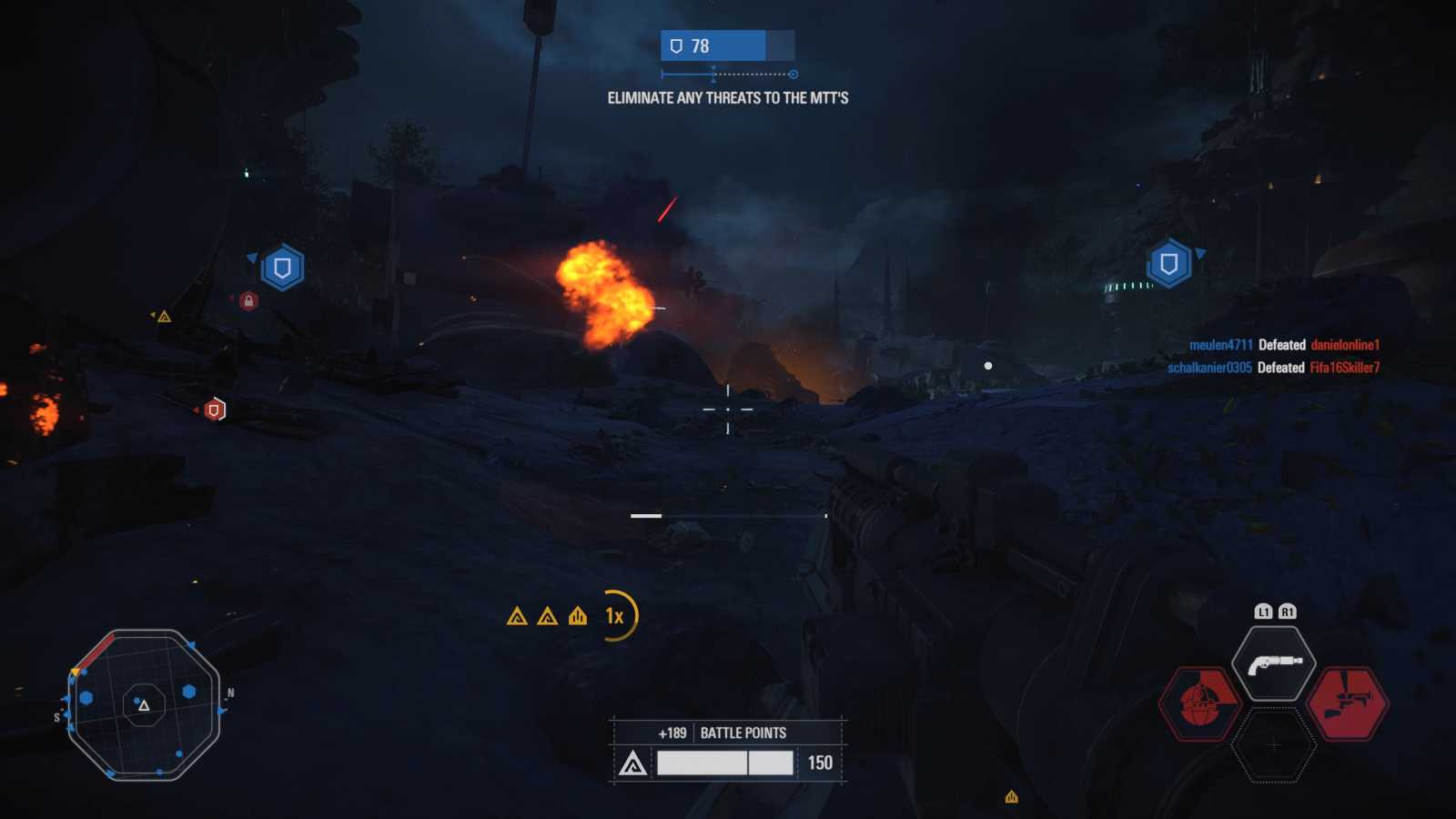Select the empty dotted ability slot
1456x819 pixels.
1274,745
